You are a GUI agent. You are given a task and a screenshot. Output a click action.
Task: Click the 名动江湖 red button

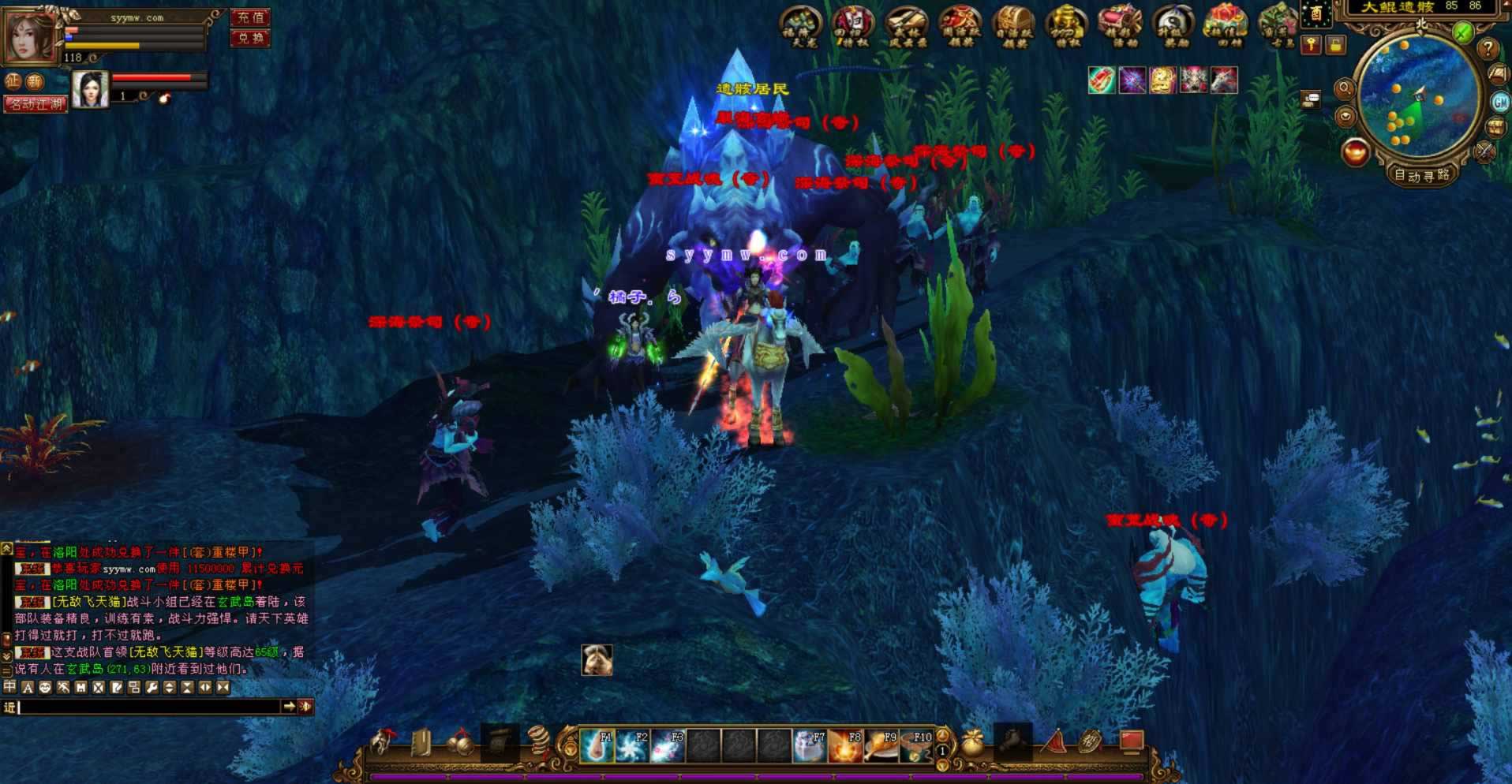point(36,104)
